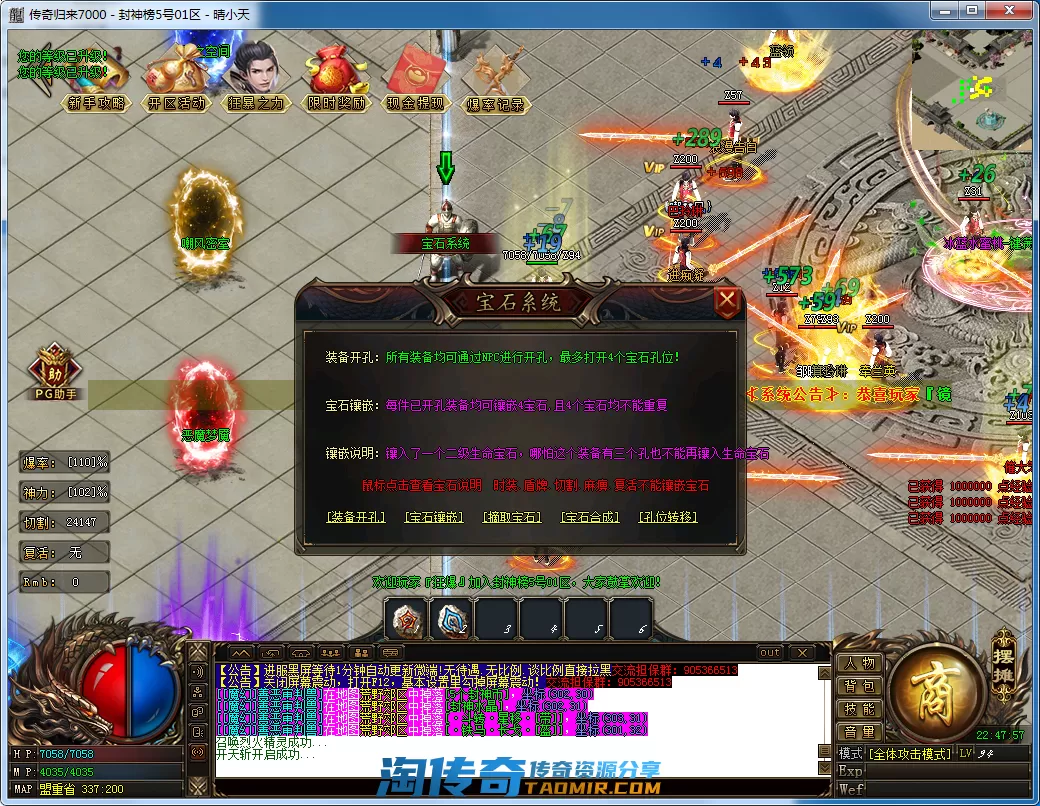Screen dimensions: 1040x806
Task: Open the 技能 skills panel
Action: pyautogui.click(x=859, y=709)
